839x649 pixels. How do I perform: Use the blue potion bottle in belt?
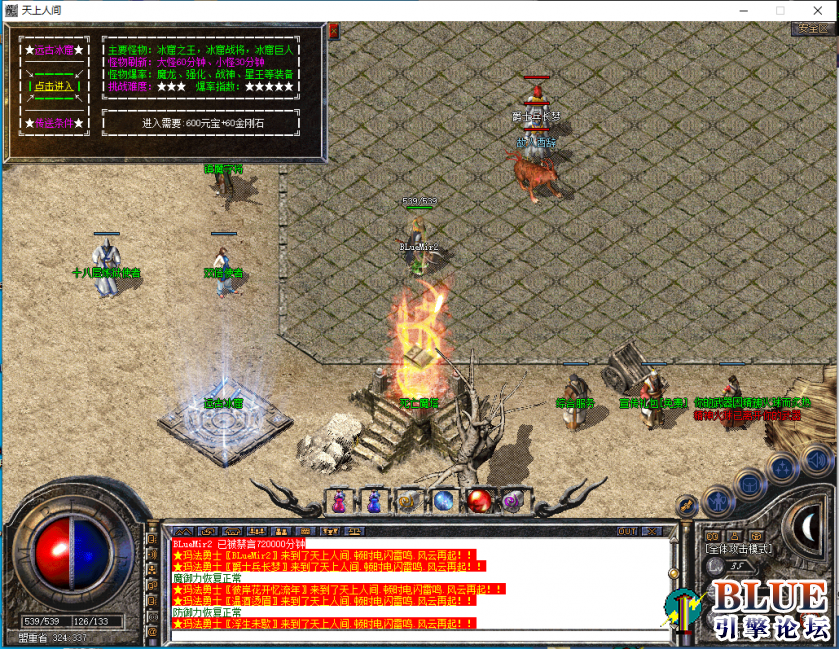374,500
